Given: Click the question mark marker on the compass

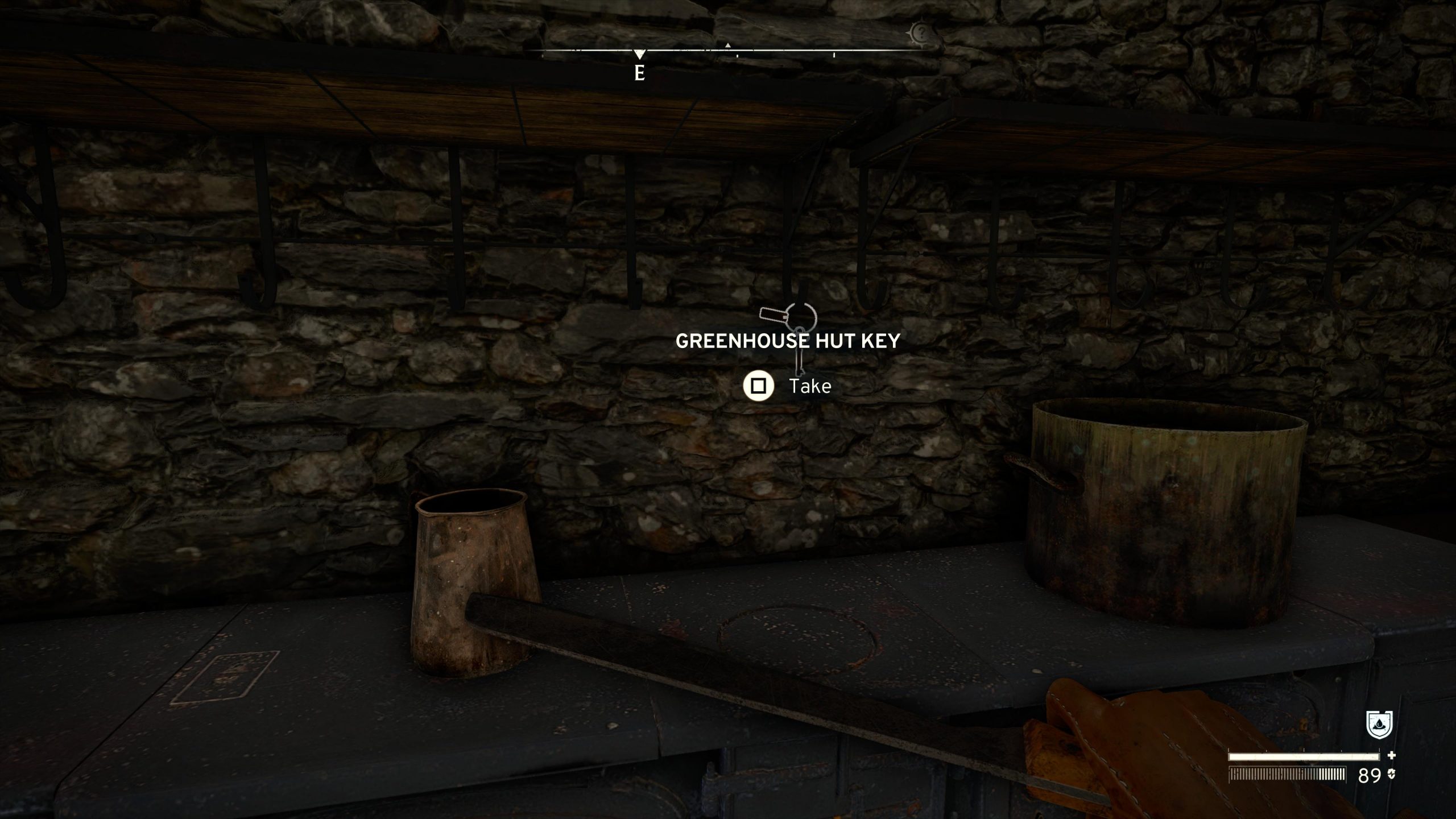Looking at the screenshot, I should [919, 34].
